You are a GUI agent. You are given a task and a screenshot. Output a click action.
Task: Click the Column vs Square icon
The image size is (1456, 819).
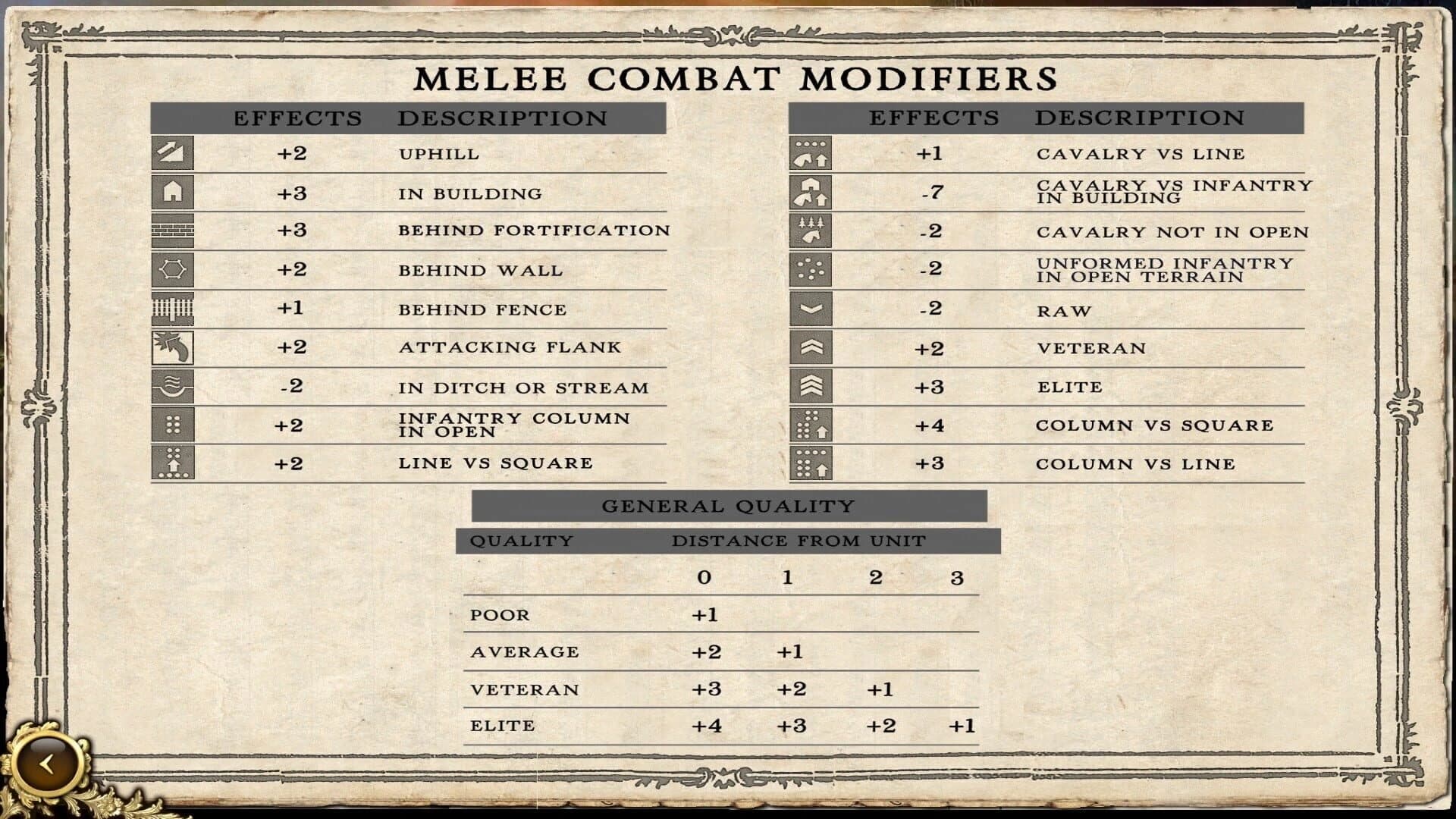tap(810, 425)
